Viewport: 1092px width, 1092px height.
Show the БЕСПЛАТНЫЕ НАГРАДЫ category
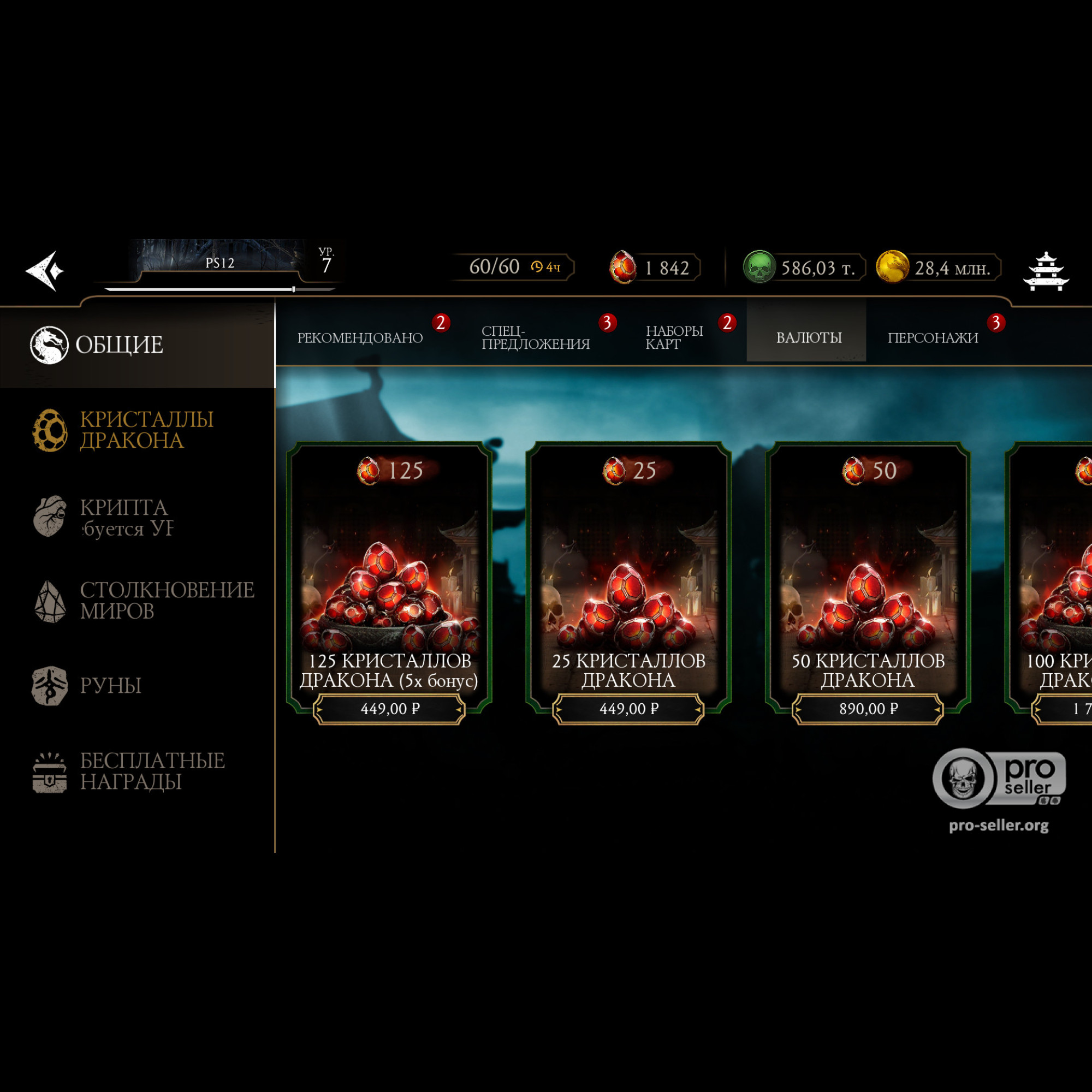click(151, 771)
